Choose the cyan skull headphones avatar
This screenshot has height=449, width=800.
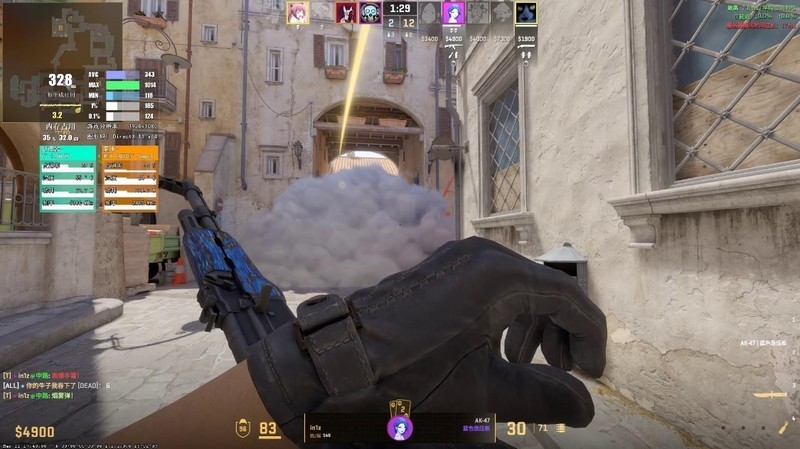pyautogui.click(x=371, y=12)
